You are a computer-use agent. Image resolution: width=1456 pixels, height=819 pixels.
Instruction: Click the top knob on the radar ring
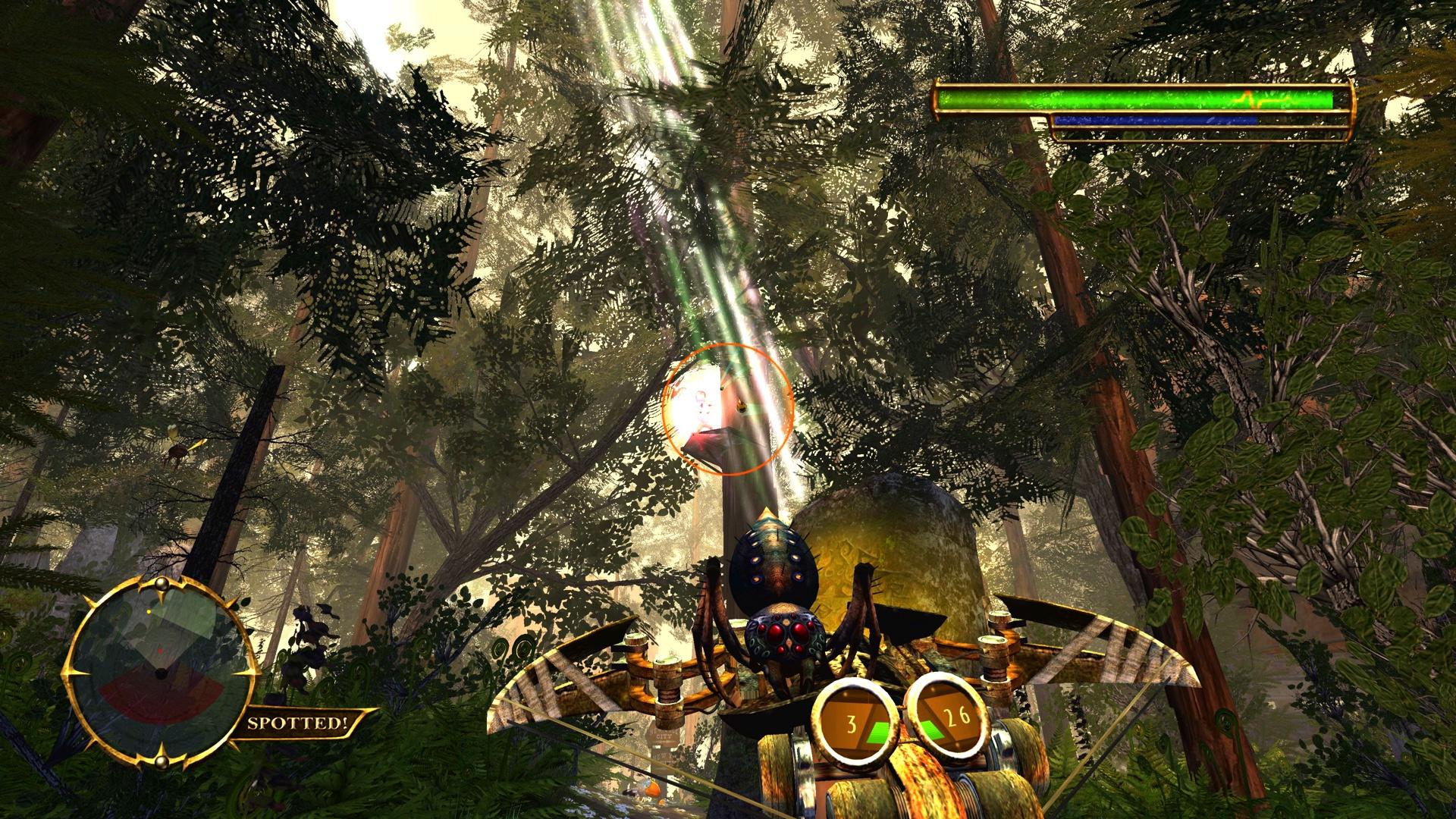161,584
